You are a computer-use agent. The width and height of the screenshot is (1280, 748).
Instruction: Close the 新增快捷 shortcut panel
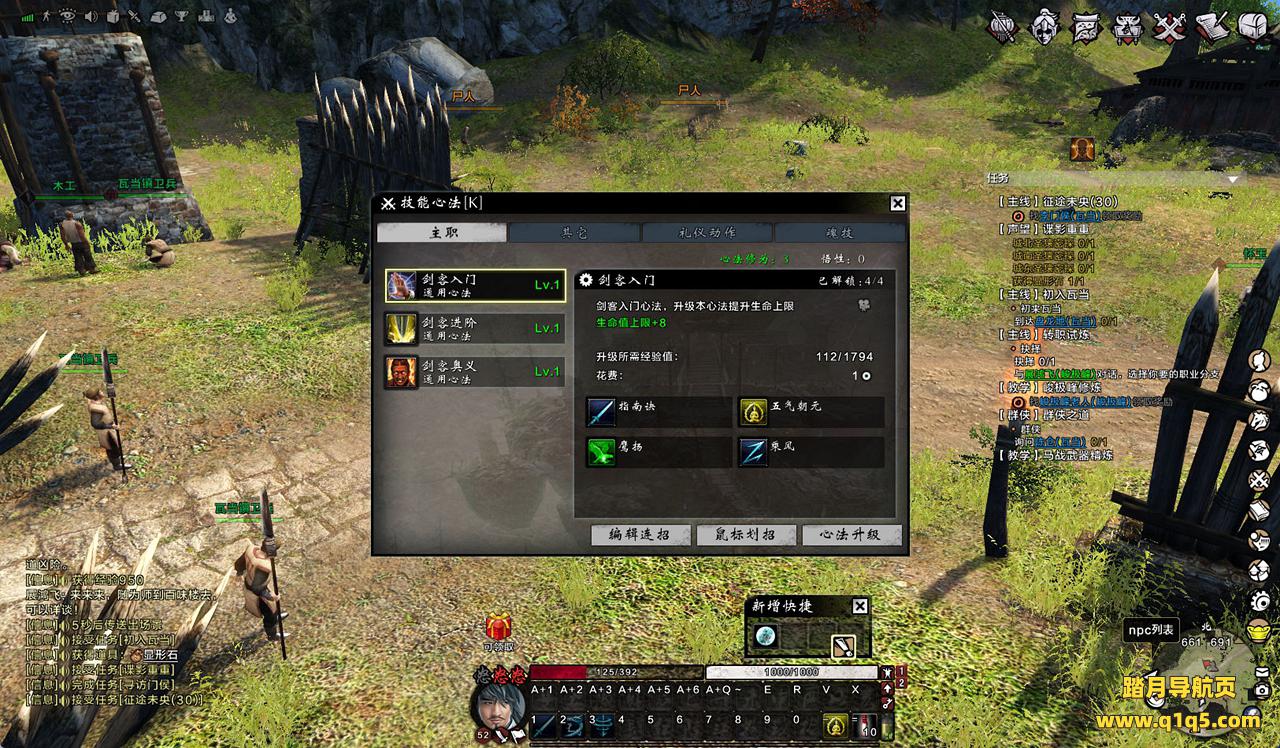pos(860,606)
